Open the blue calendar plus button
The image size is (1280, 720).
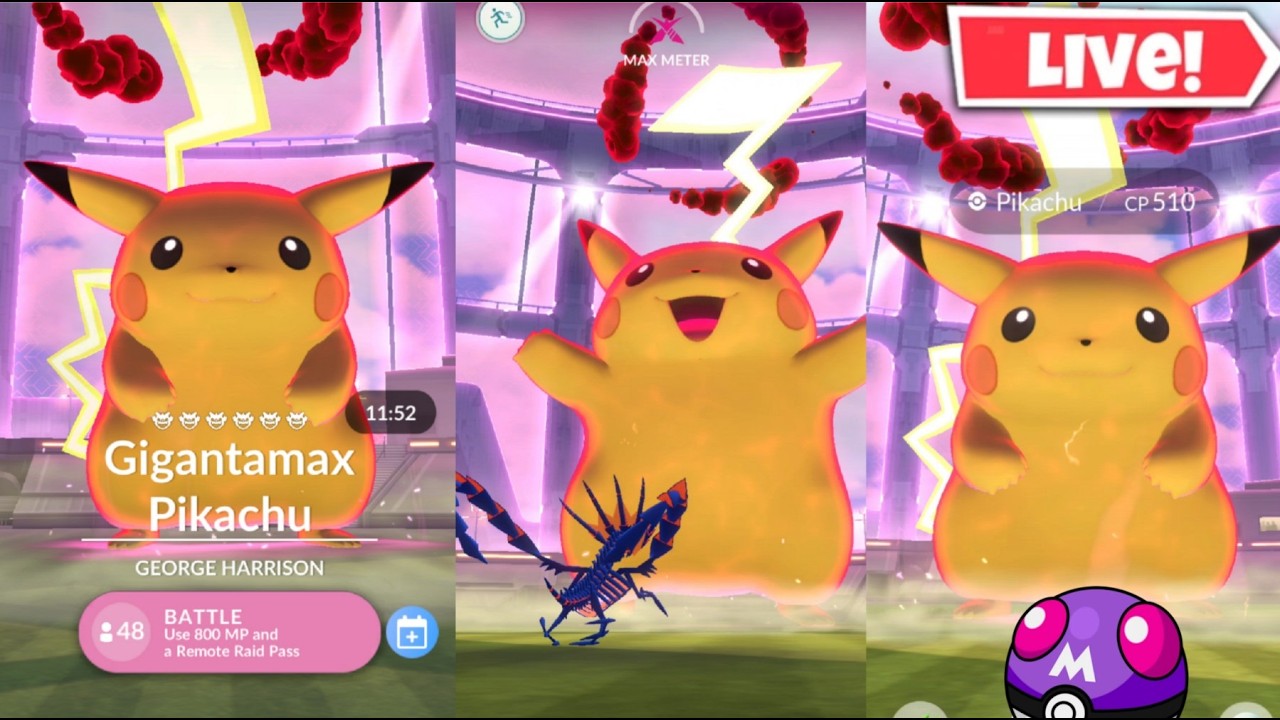point(412,633)
